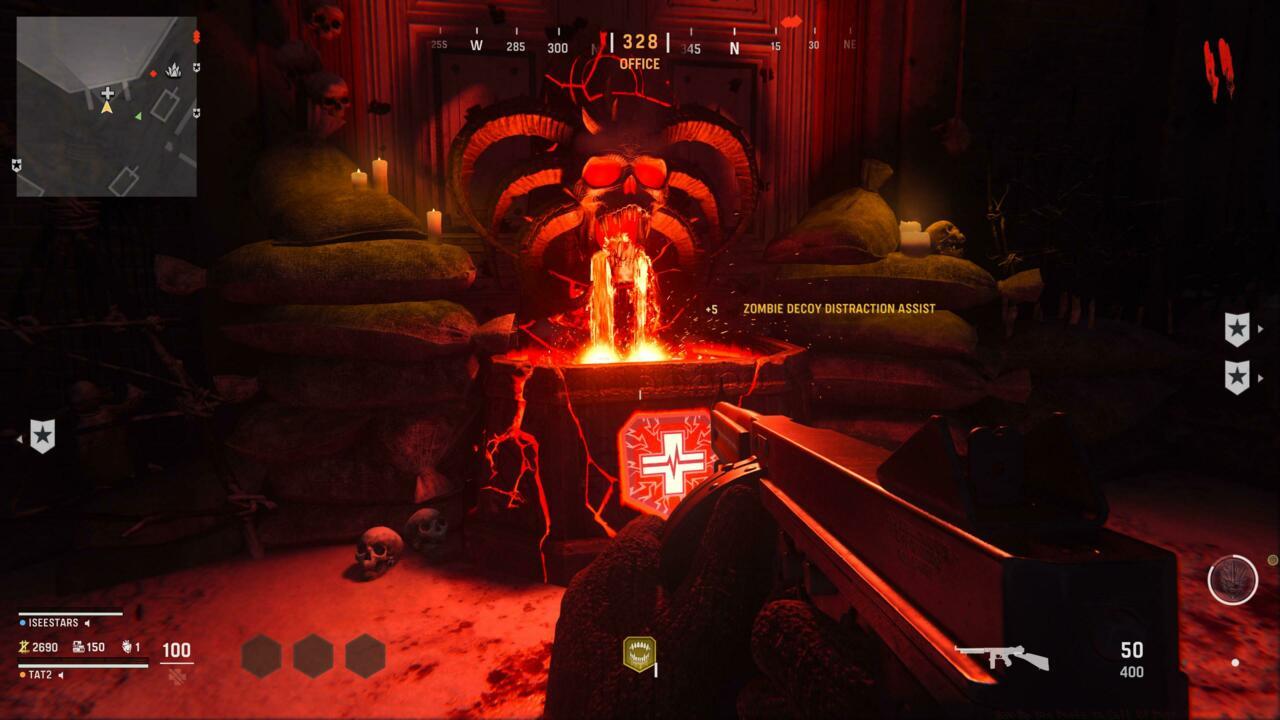The width and height of the screenshot is (1280, 720).
Task: Click the submachine gun weapon icon
Action: click(x=1002, y=657)
